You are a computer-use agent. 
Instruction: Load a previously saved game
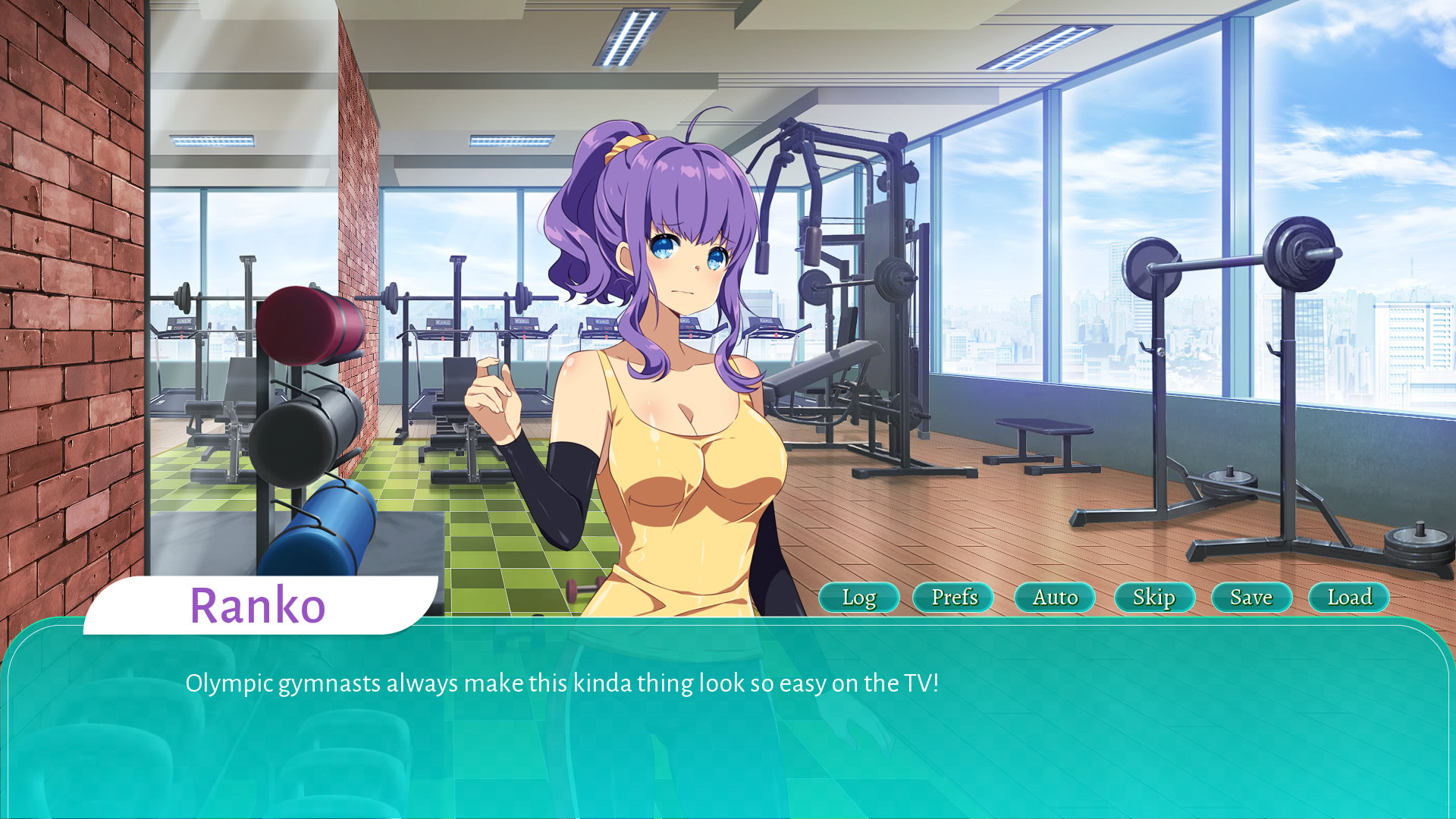(x=1348, y=598)
